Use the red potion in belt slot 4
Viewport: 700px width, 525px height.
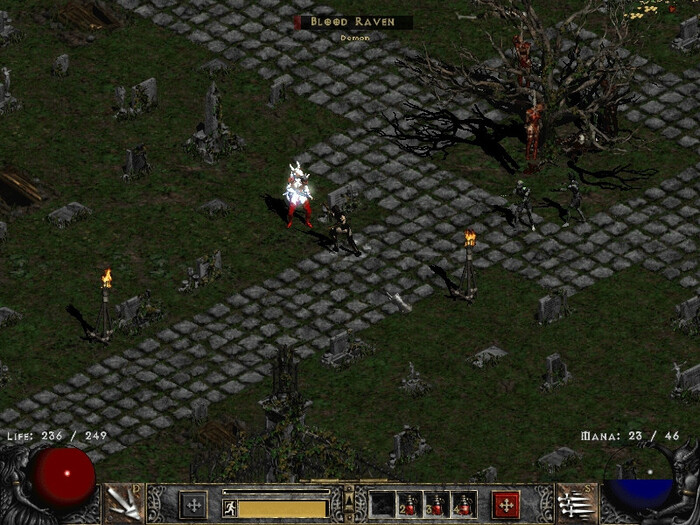[464, 504]
